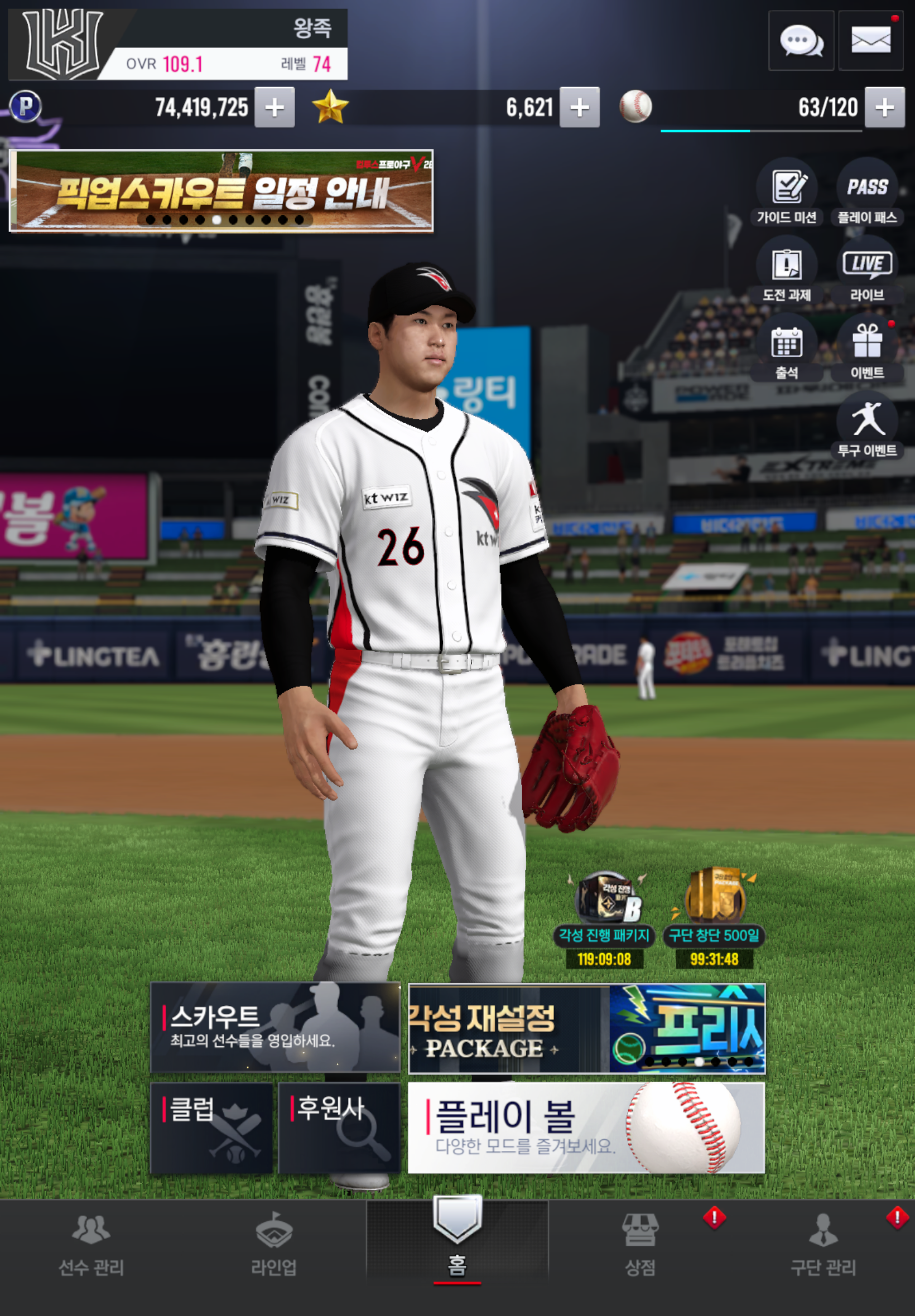Open the 후원사 sponsor menu
The width and height of the screenshot is (915, 1316).
click(339, 1128)
